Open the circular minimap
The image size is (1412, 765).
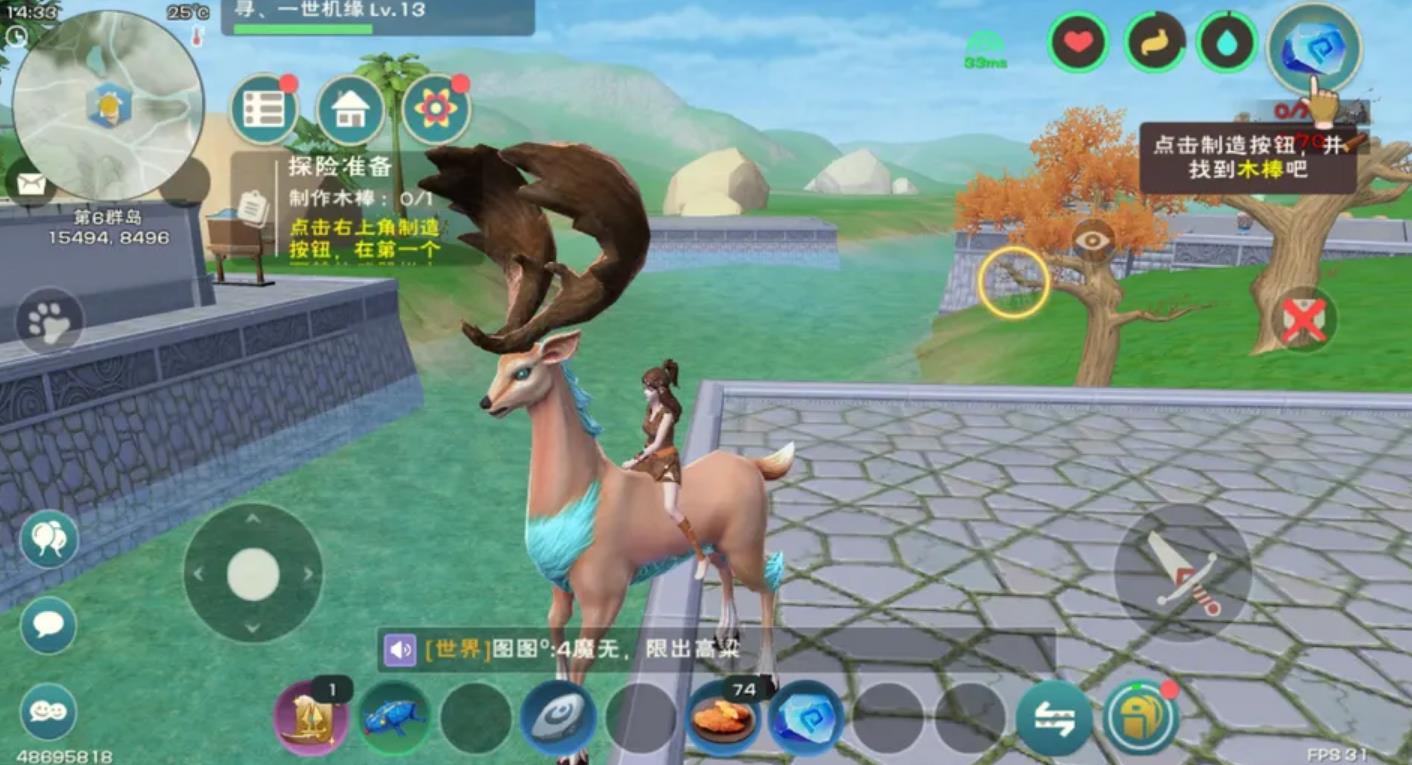tap(109, 106)
